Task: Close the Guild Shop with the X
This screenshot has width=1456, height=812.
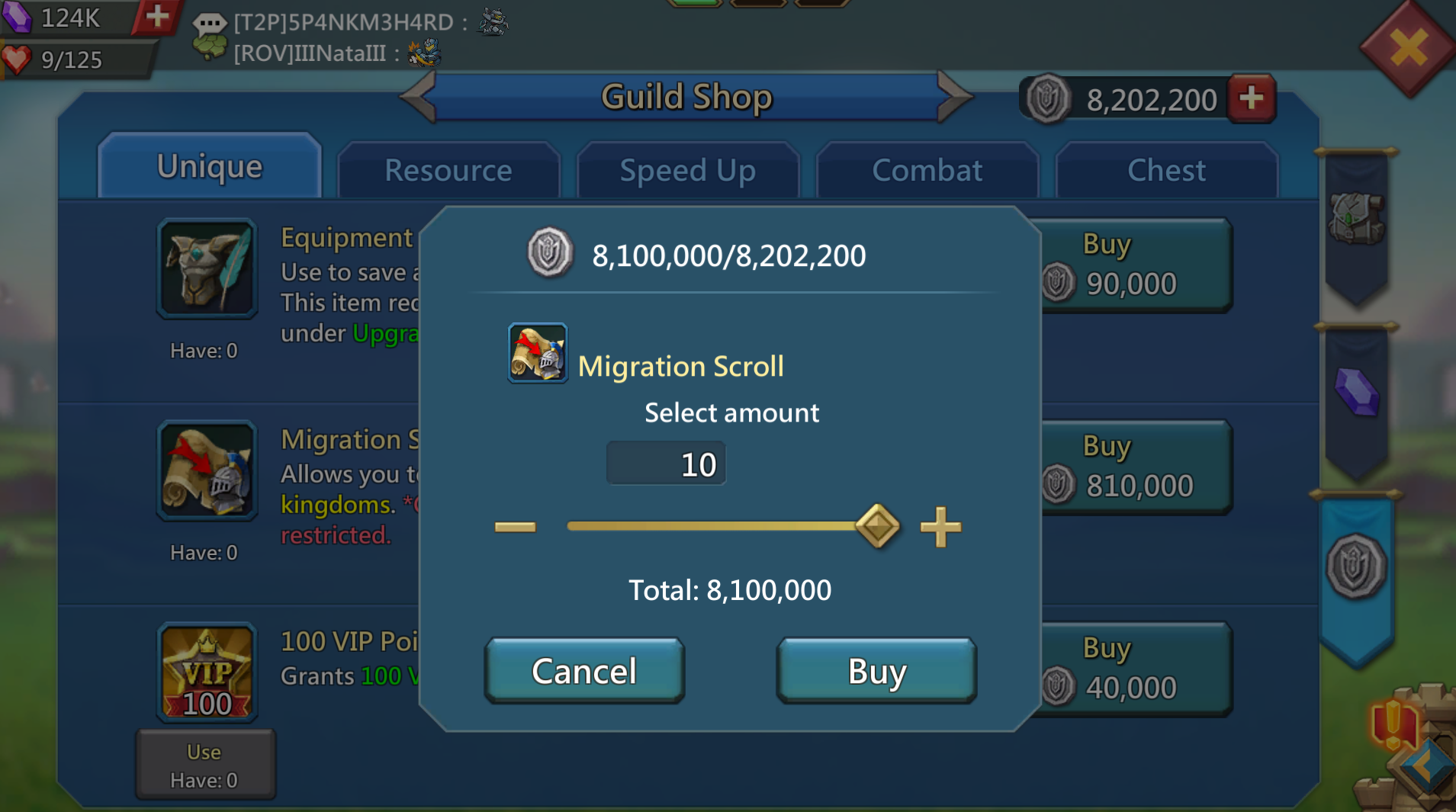Action: 1408,49
